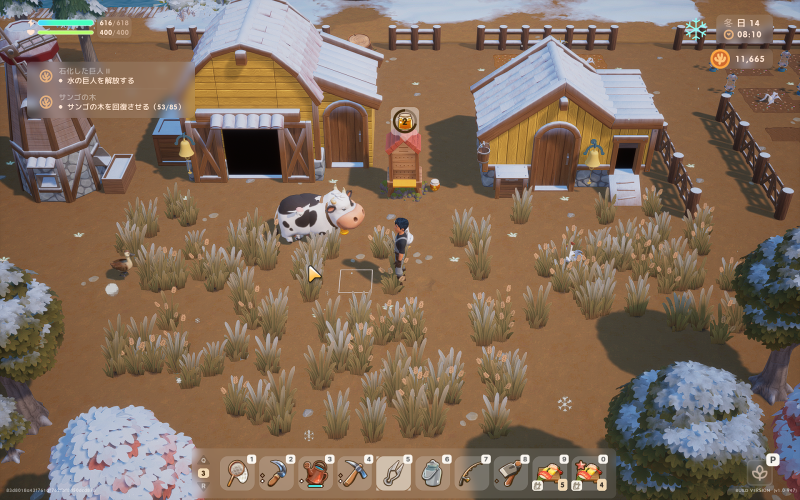Image resolution: width=800 pixels, height=500 pixels.
Task: Click the hotbar page number indicator
Action: [x=204, y=473]
